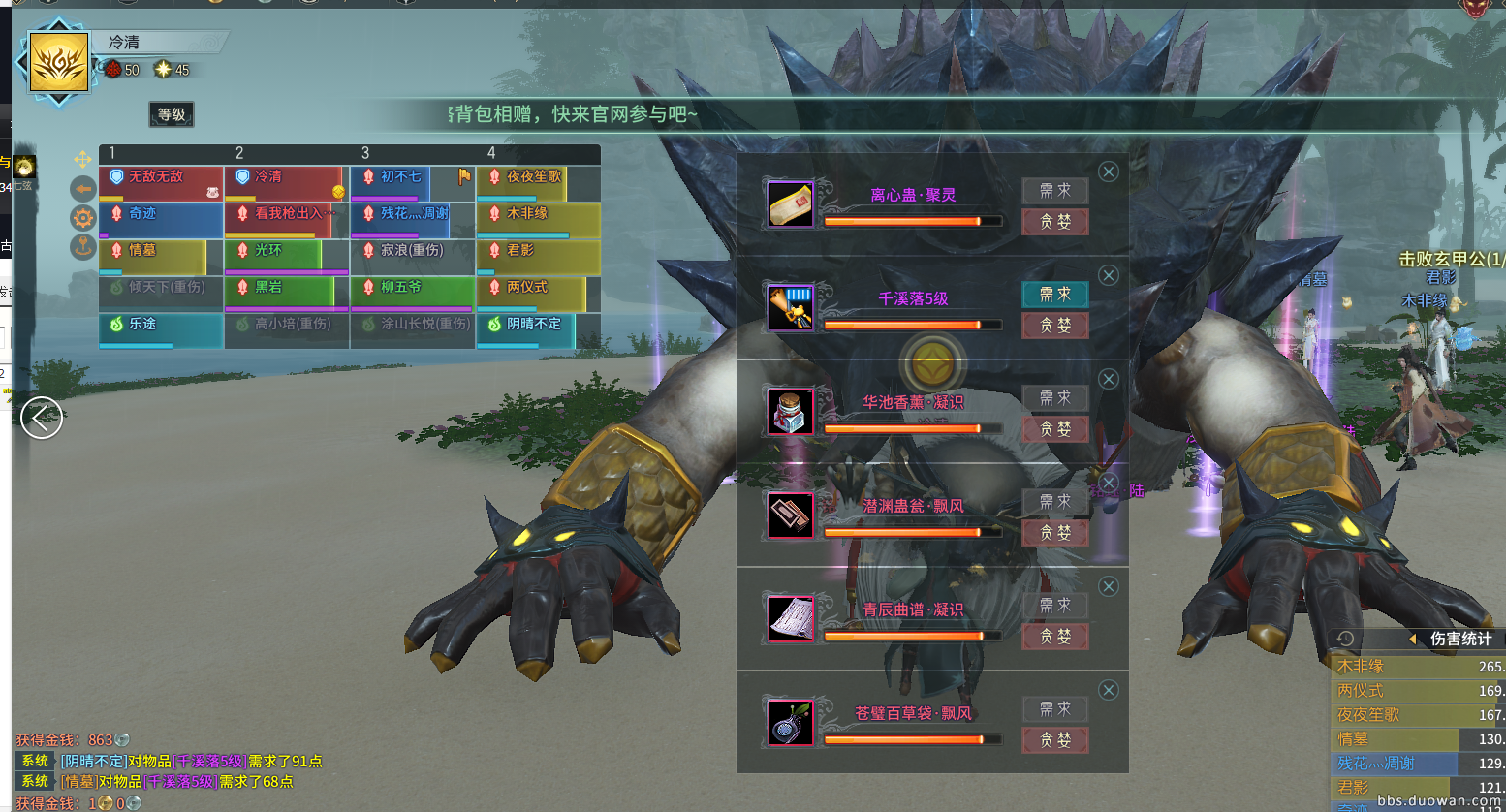1506x812 pixels.
Task: Roll Need (需求) on 千溪落5级
Action: pyautogui.click(x=1054, y=295)
